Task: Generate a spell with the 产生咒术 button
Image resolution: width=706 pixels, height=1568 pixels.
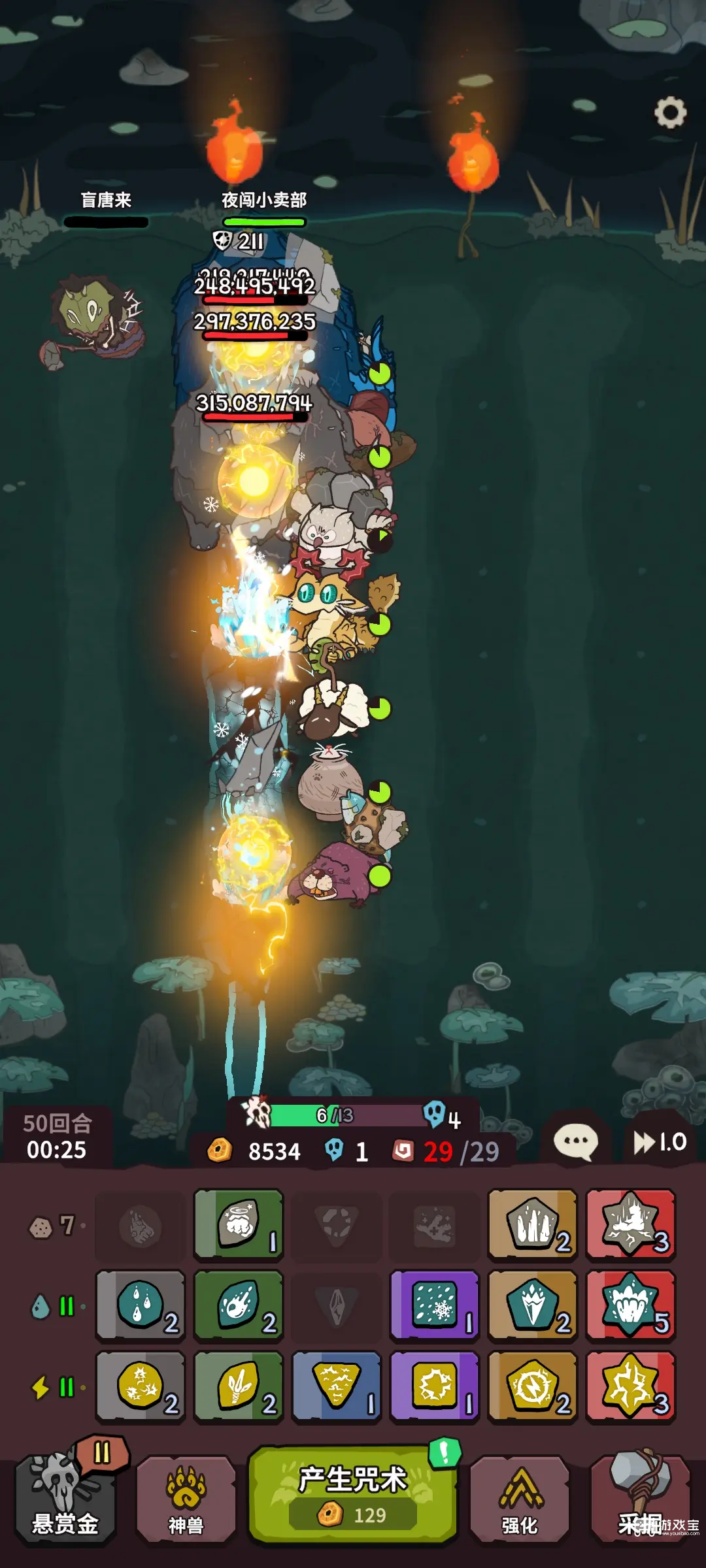Action: (352, 1495)
